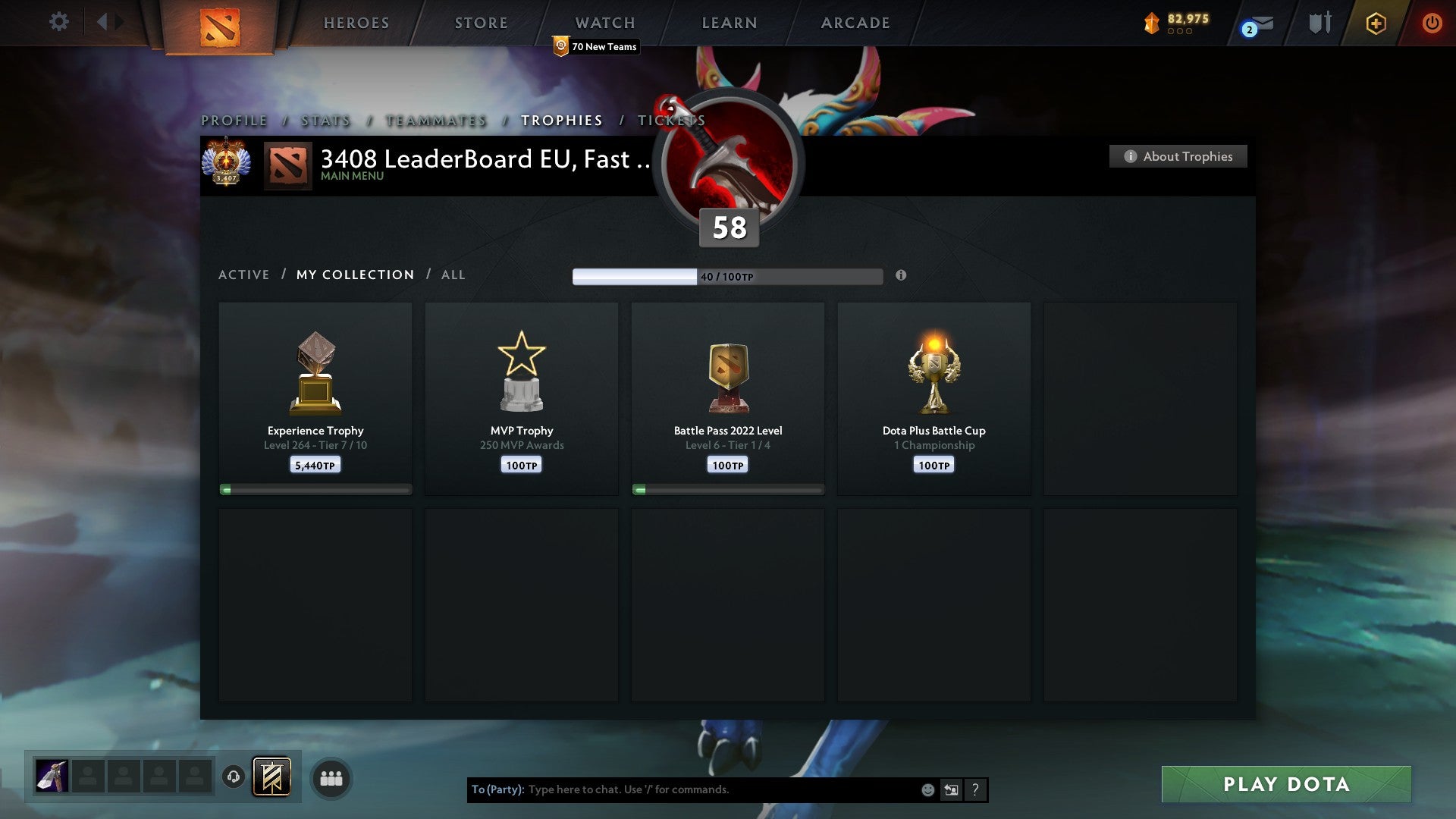This screenshot has height=819, width=1456.
Task: Click the emoticon smiley in the chat bar
Action: [927, 789]
